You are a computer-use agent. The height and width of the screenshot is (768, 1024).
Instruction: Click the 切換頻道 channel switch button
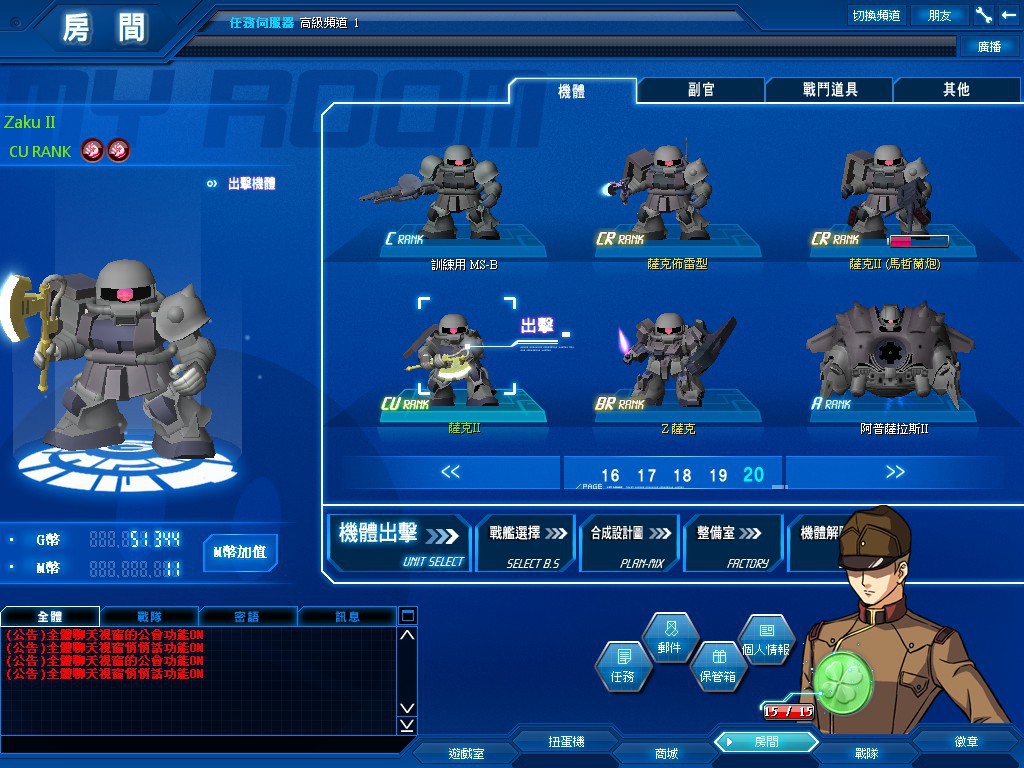coord(876,15)
